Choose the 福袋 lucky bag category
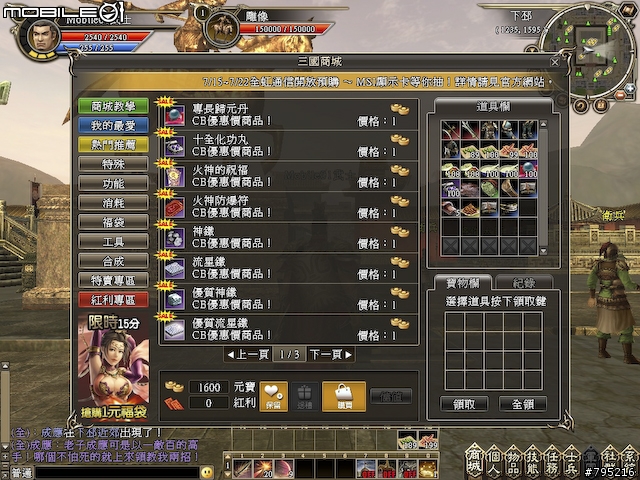Screen dimensions: 640x480 [x=113, y=222]
